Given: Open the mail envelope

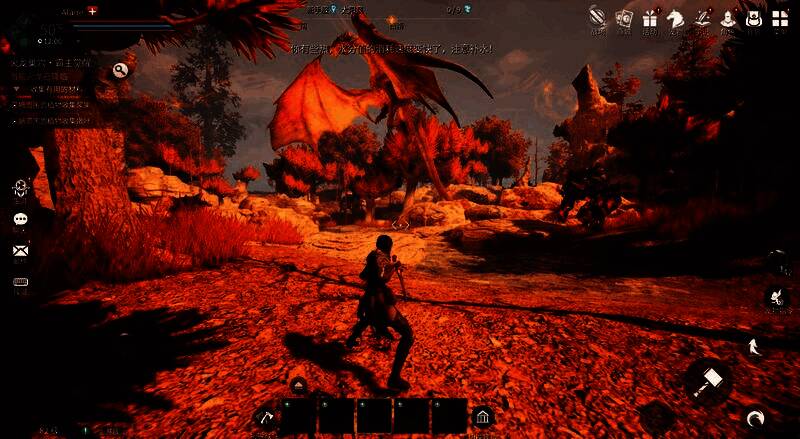Looking at the screenshot, I should [20, 251].
